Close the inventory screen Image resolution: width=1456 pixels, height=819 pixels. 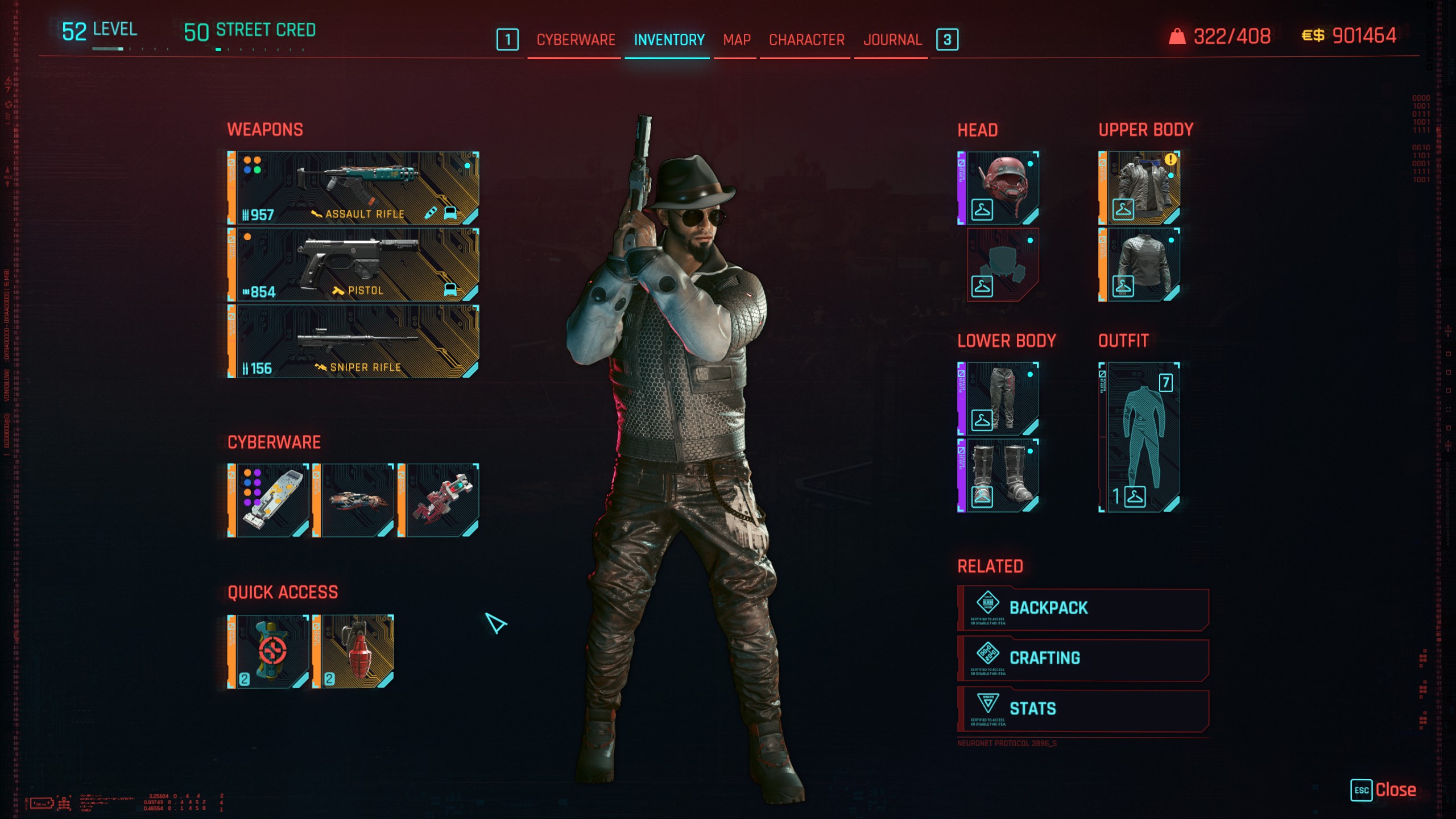pyautogui.click(x=1384, y=790)
